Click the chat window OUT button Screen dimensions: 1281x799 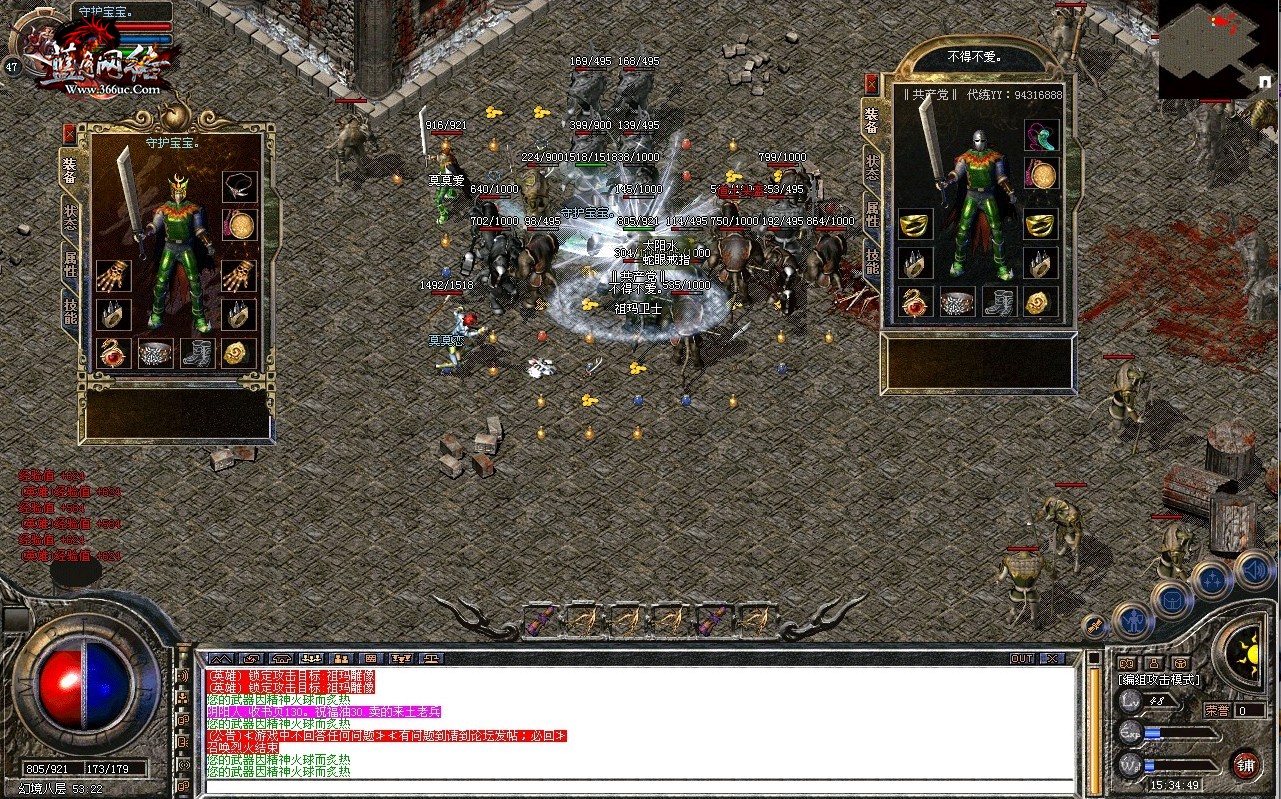(x=1021, y=658)
